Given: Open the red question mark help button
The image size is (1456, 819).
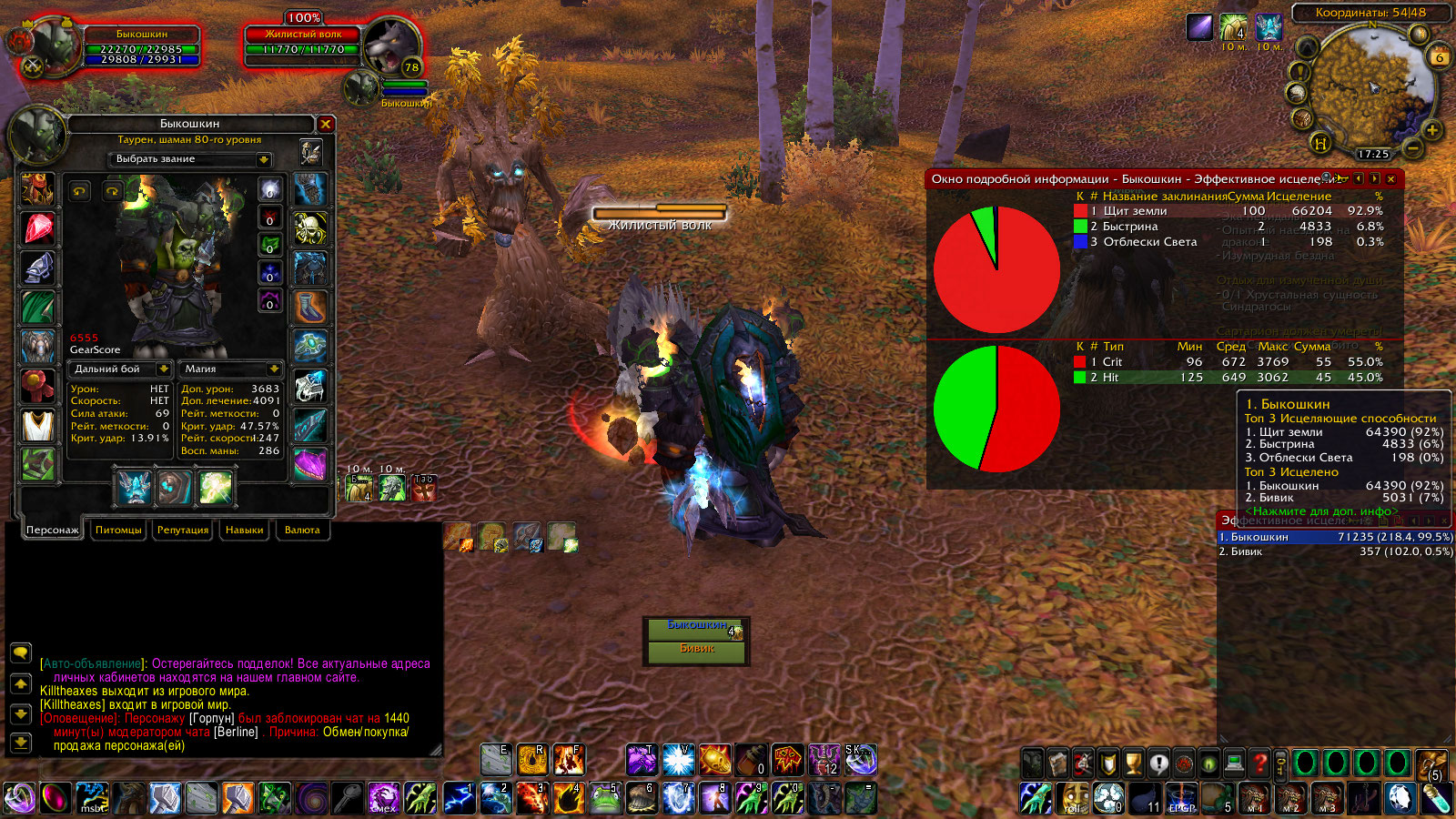Looking at the screenshot, I should (1259, 763).
